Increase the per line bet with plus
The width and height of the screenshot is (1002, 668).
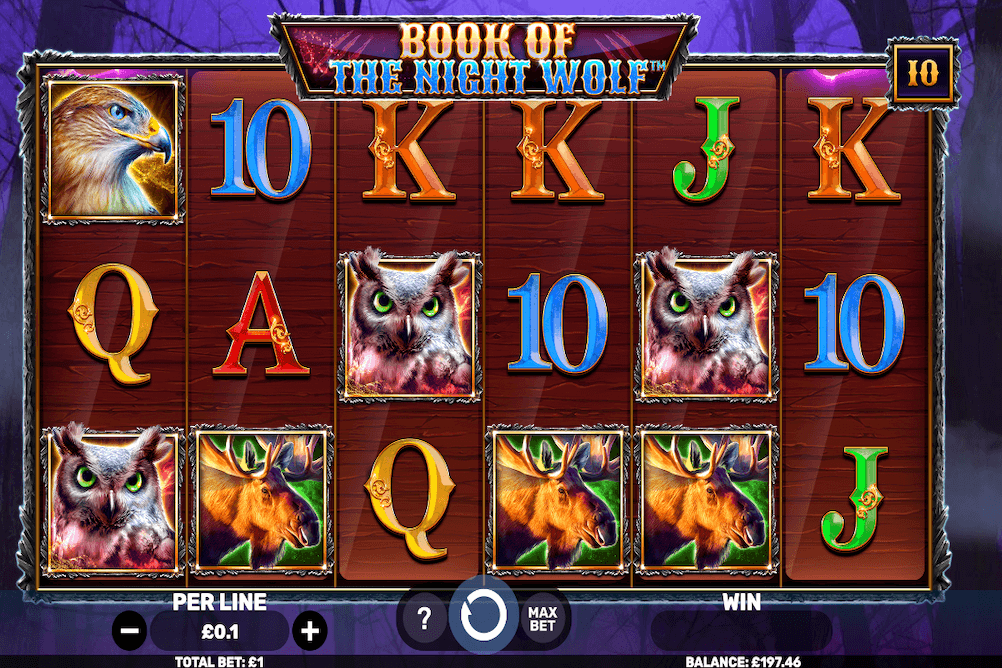[311, 631]
